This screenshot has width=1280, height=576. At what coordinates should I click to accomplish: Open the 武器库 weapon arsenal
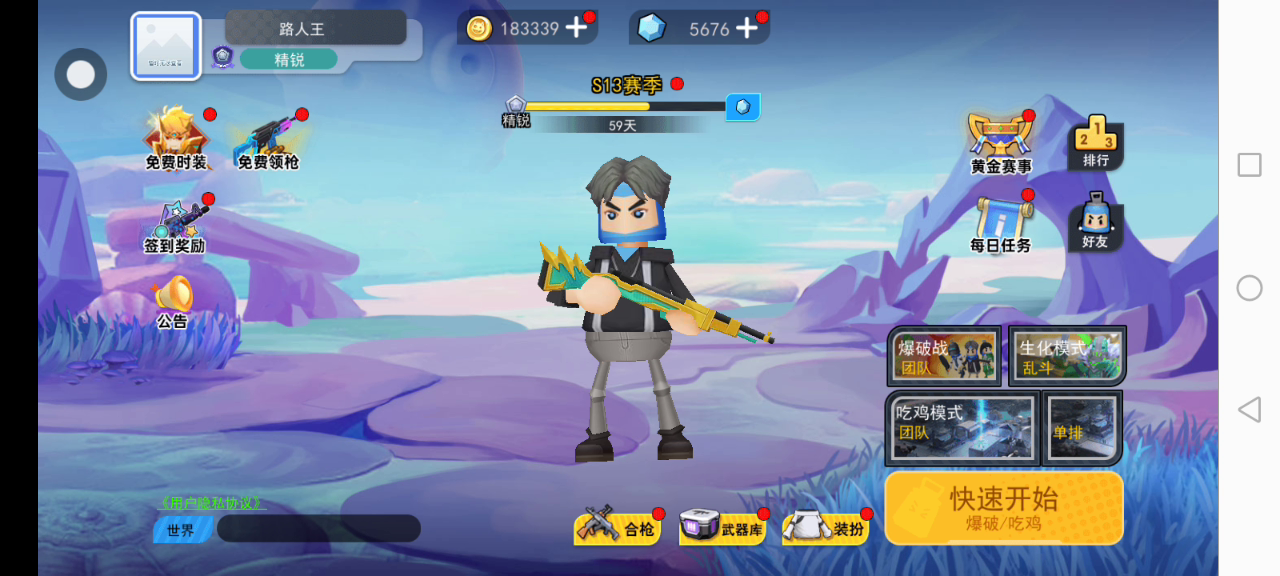[722, 528]
